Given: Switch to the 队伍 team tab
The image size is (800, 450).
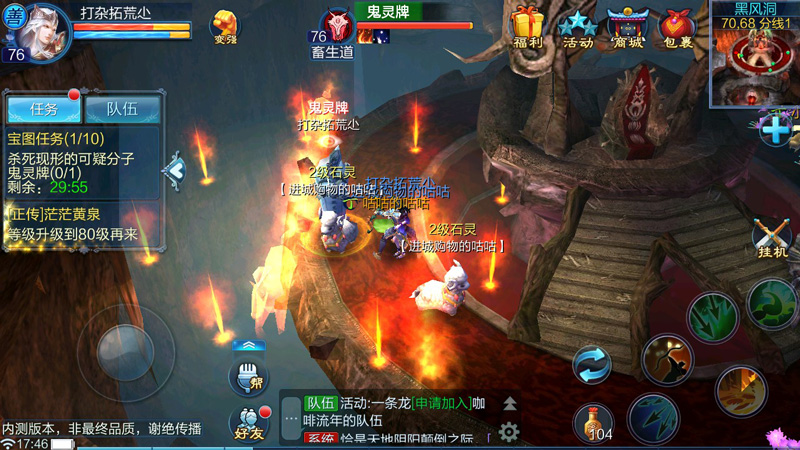Looking at the screenshot, I should tap(122, 108).
